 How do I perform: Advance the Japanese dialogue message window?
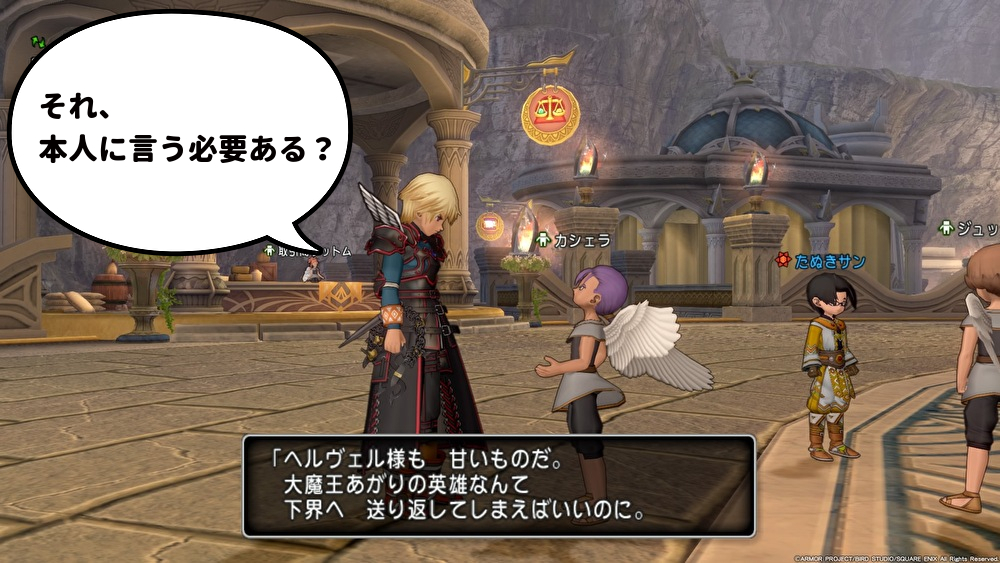498,485
